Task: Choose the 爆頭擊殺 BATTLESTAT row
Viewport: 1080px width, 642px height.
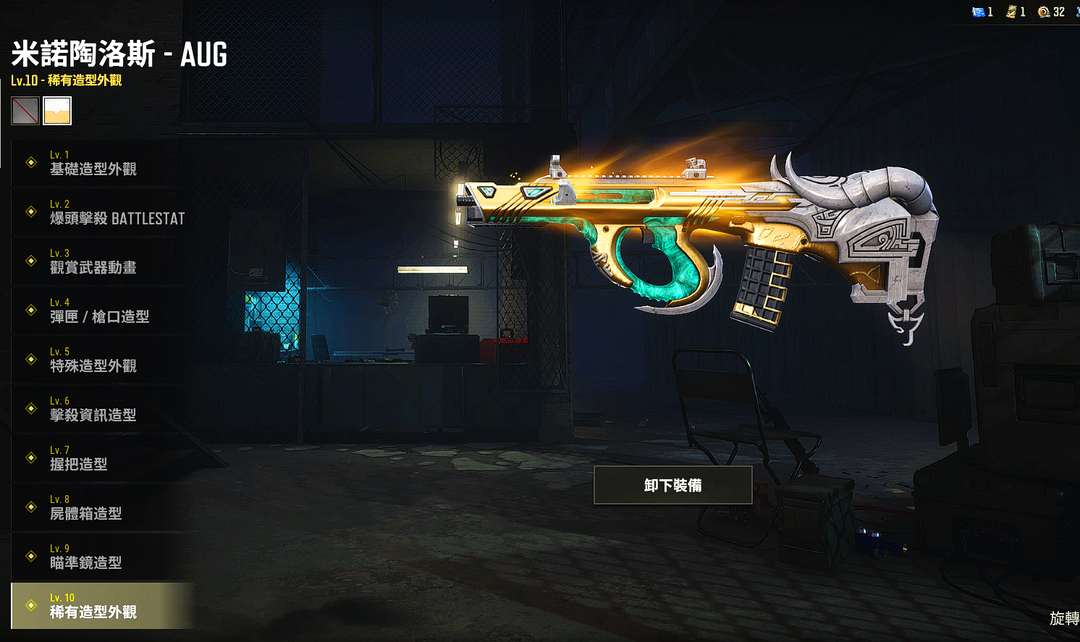Action: click(x=100, y=213)
